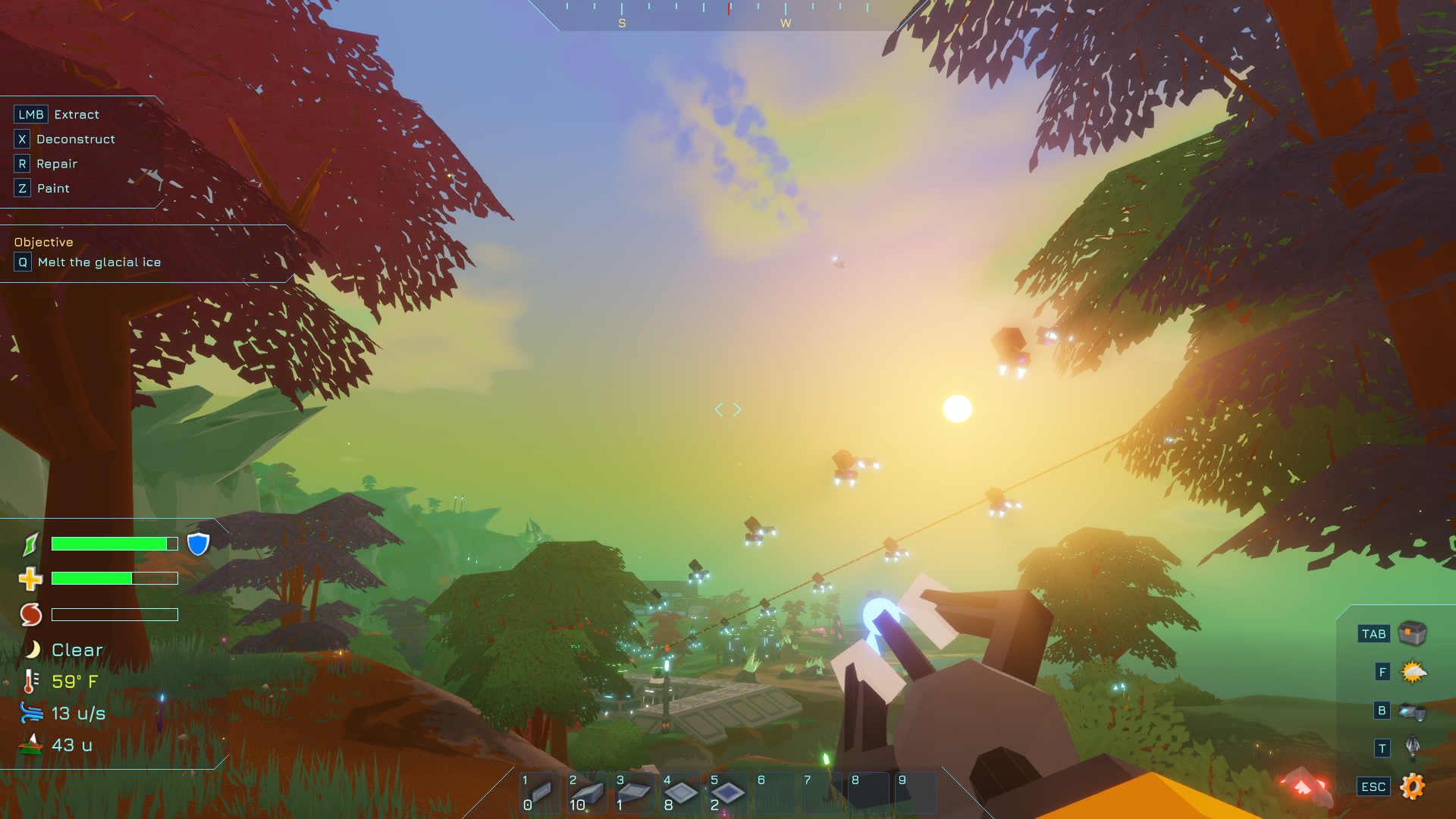Select the empty hotbar slot 6

(x=774, y=792)
